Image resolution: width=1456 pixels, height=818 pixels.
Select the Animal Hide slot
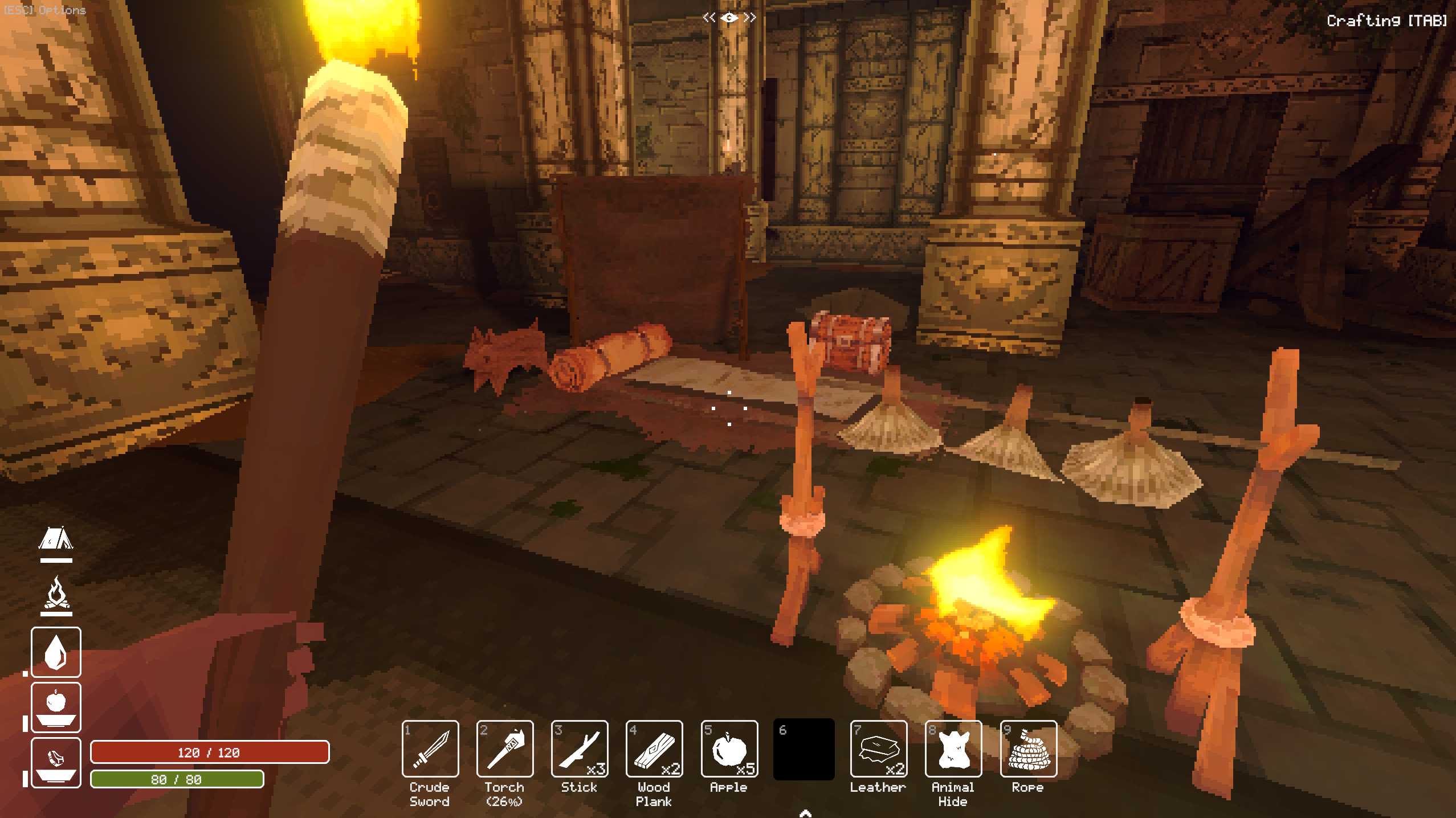953,749
